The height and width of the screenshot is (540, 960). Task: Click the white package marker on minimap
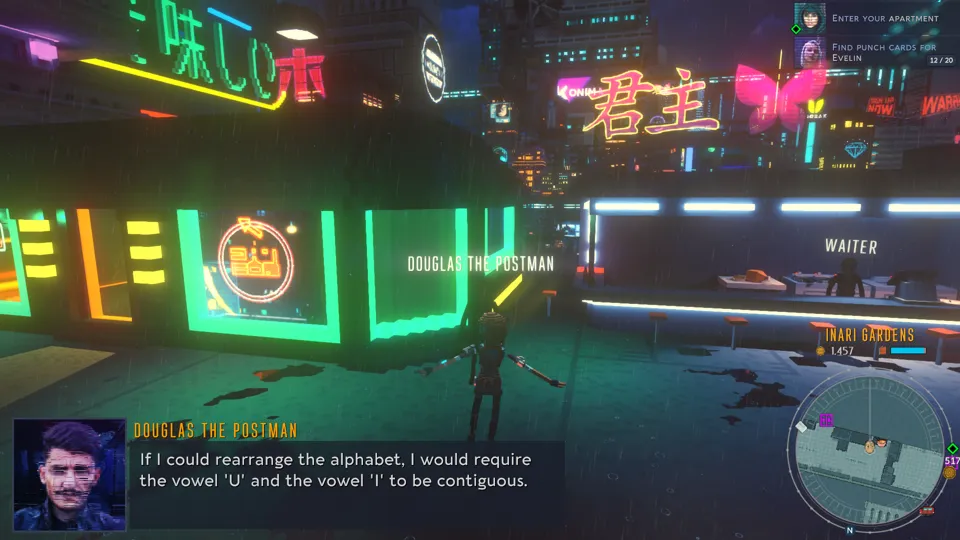pyautogui.click(x=801, y=427)
